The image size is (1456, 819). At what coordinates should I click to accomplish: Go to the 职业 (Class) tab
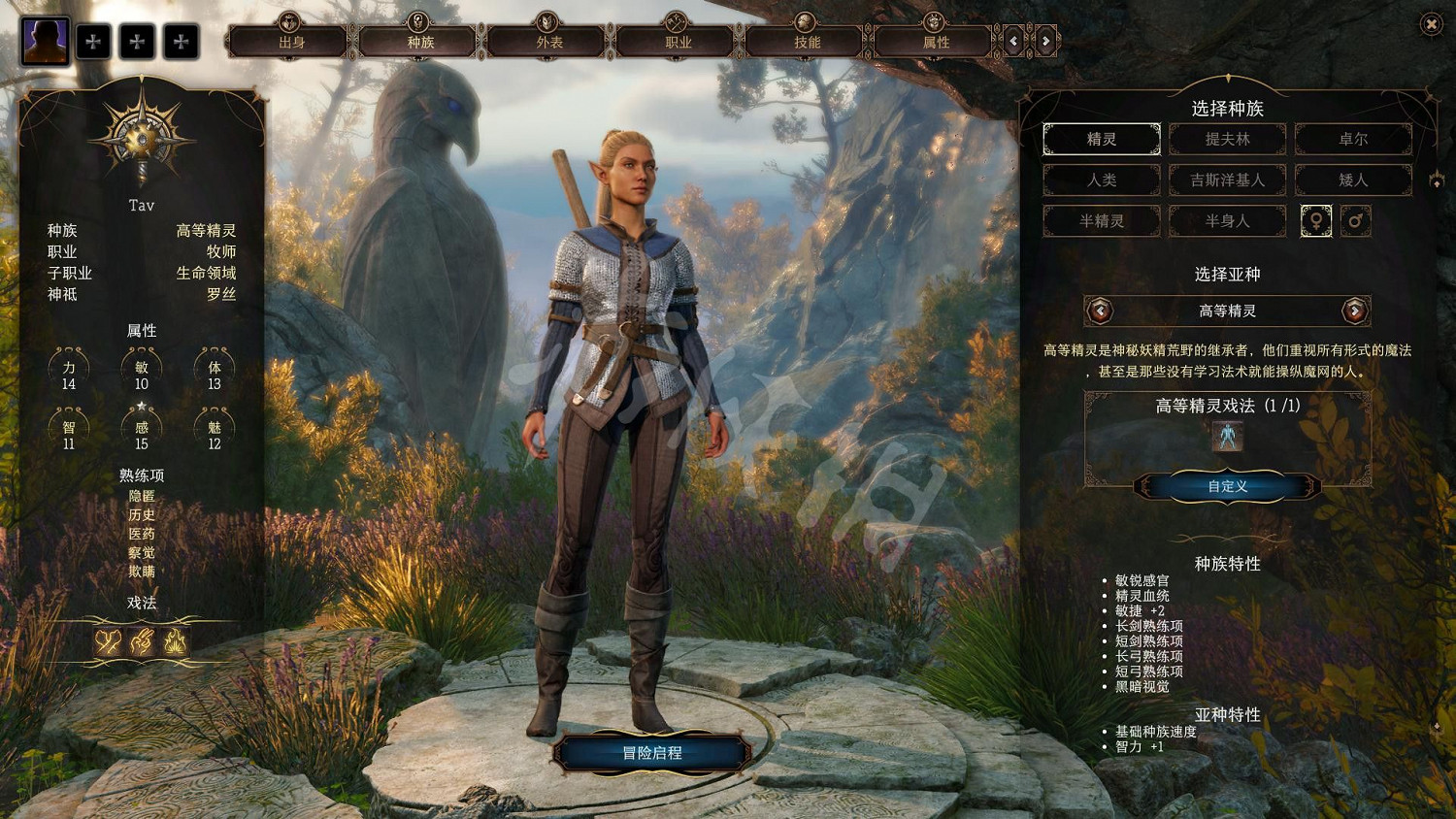(678, 42)
